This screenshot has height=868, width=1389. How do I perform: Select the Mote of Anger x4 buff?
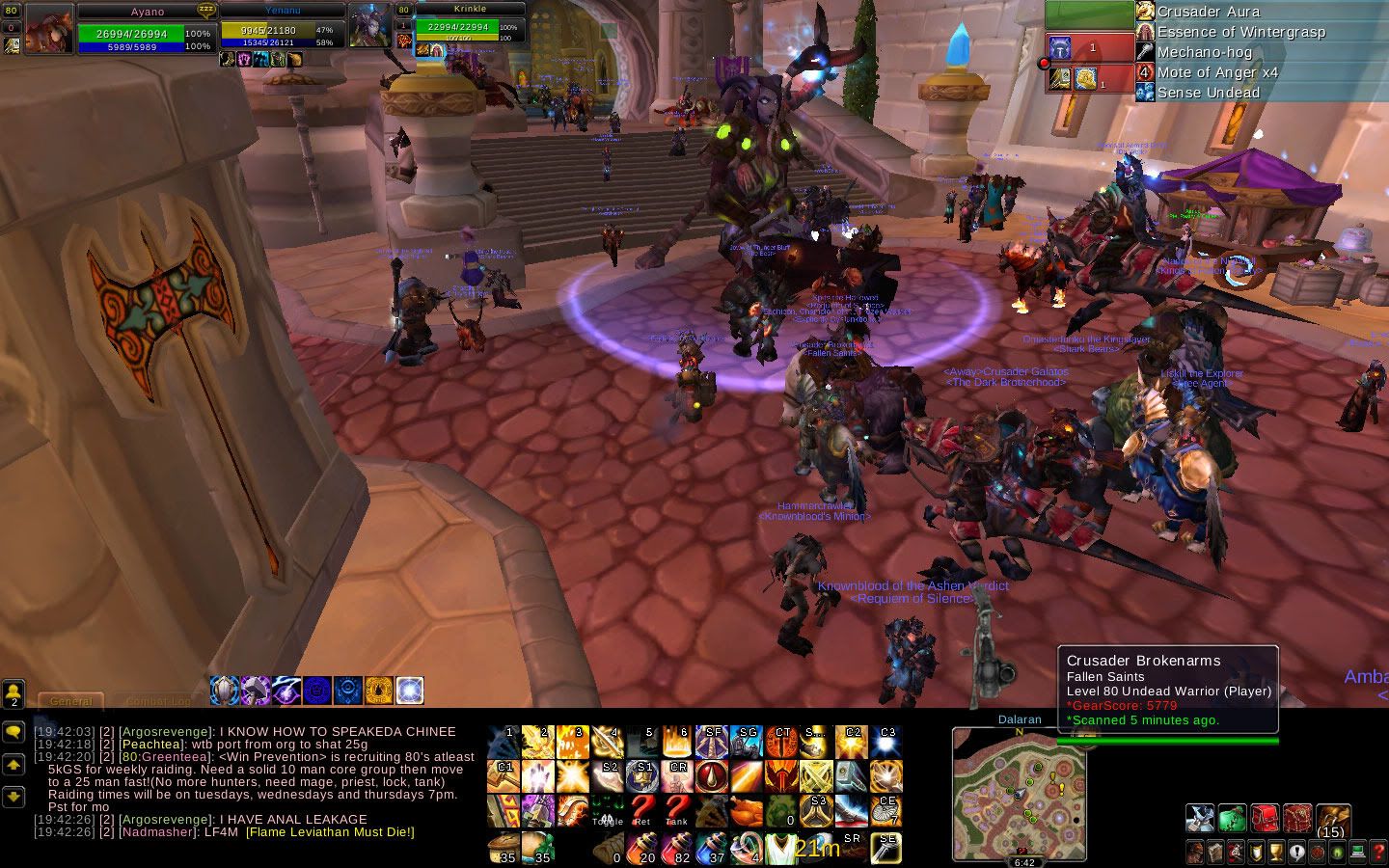pos(1216,72)
